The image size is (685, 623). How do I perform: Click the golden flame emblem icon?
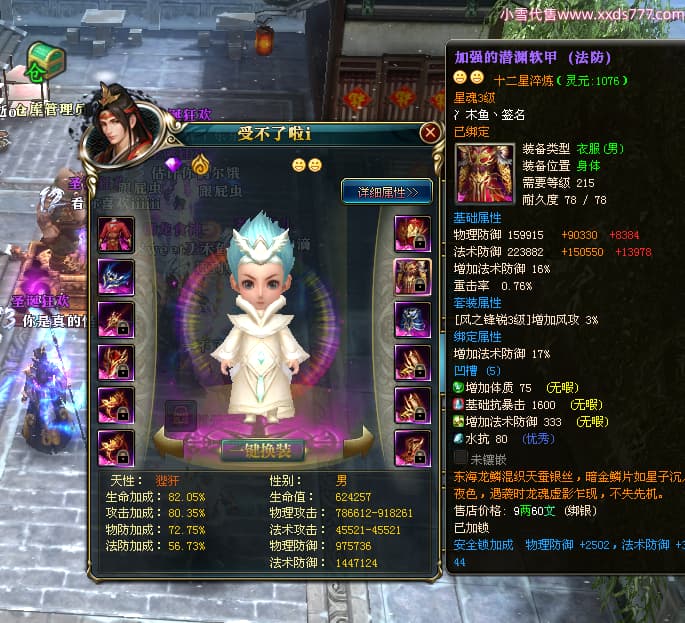pos(201,165)
